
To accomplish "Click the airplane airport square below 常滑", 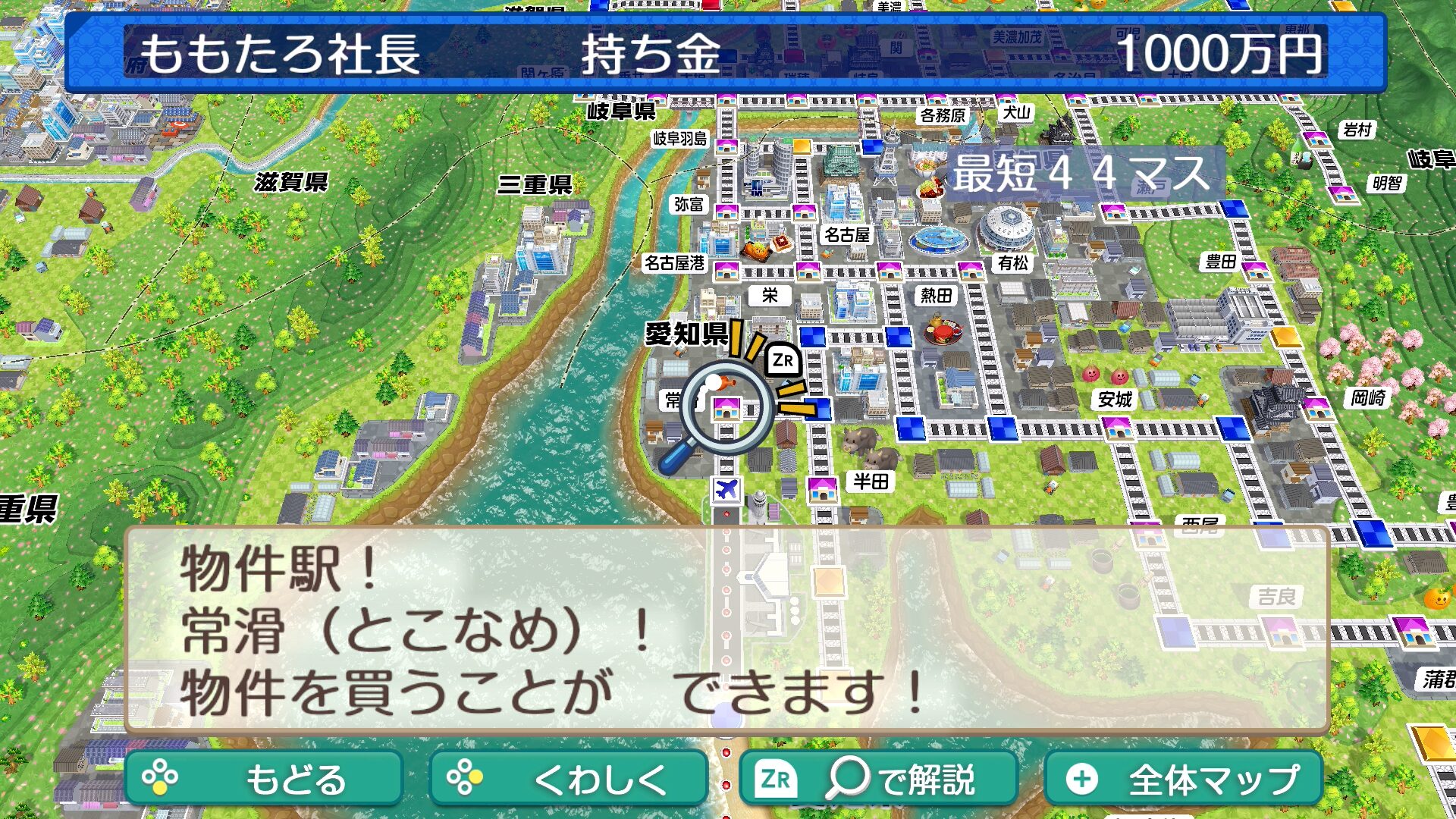I will pyautogui.click(x=726, y=489).
